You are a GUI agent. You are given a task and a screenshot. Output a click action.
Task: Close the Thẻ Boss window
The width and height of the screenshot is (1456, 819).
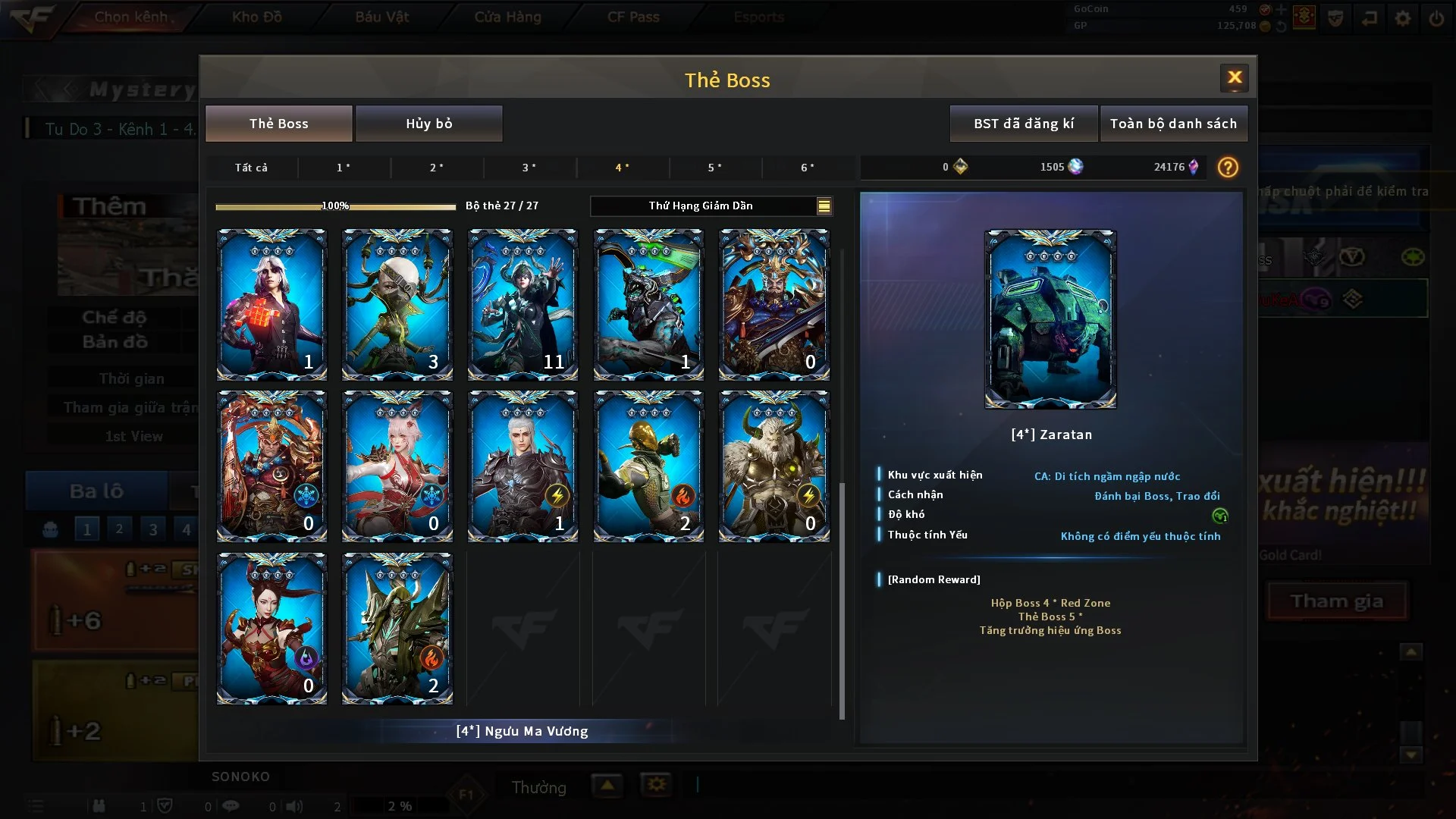click(x=1234, y=78)
